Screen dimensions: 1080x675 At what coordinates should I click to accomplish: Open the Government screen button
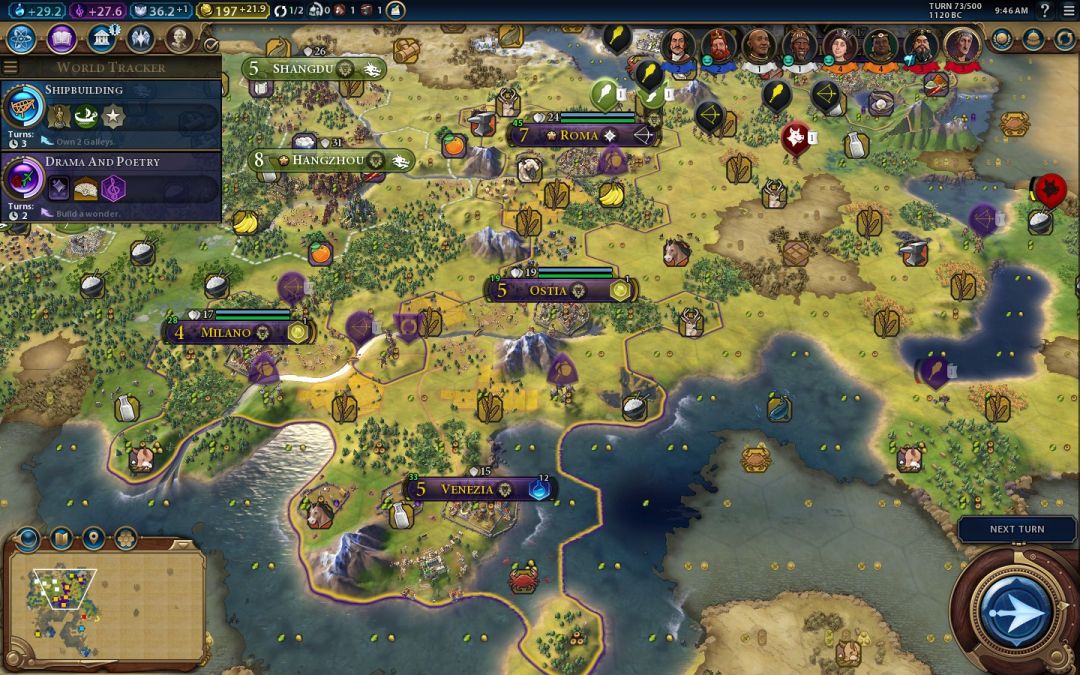click(101, 39)
